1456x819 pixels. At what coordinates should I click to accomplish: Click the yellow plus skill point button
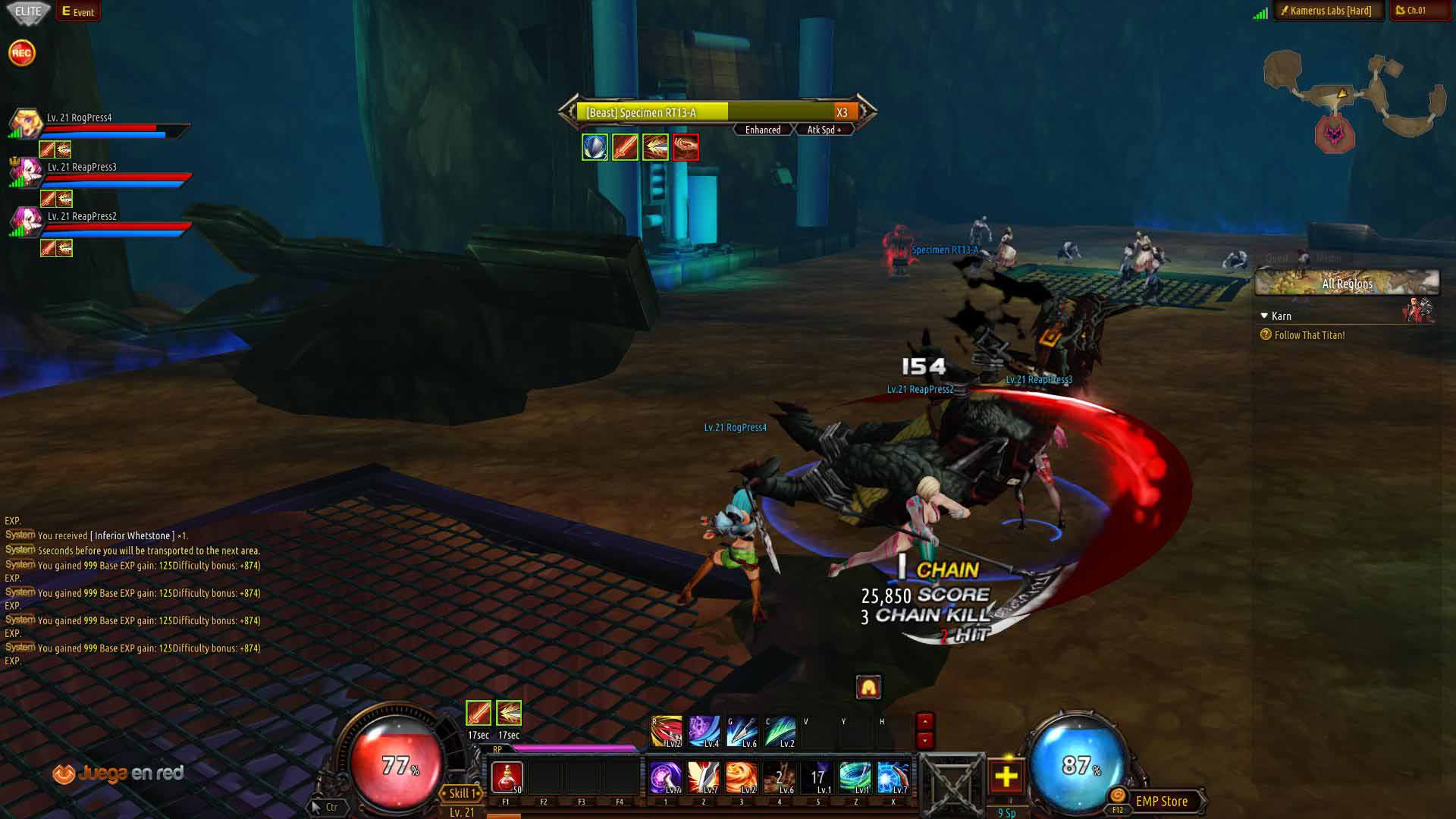(1006, 777)
